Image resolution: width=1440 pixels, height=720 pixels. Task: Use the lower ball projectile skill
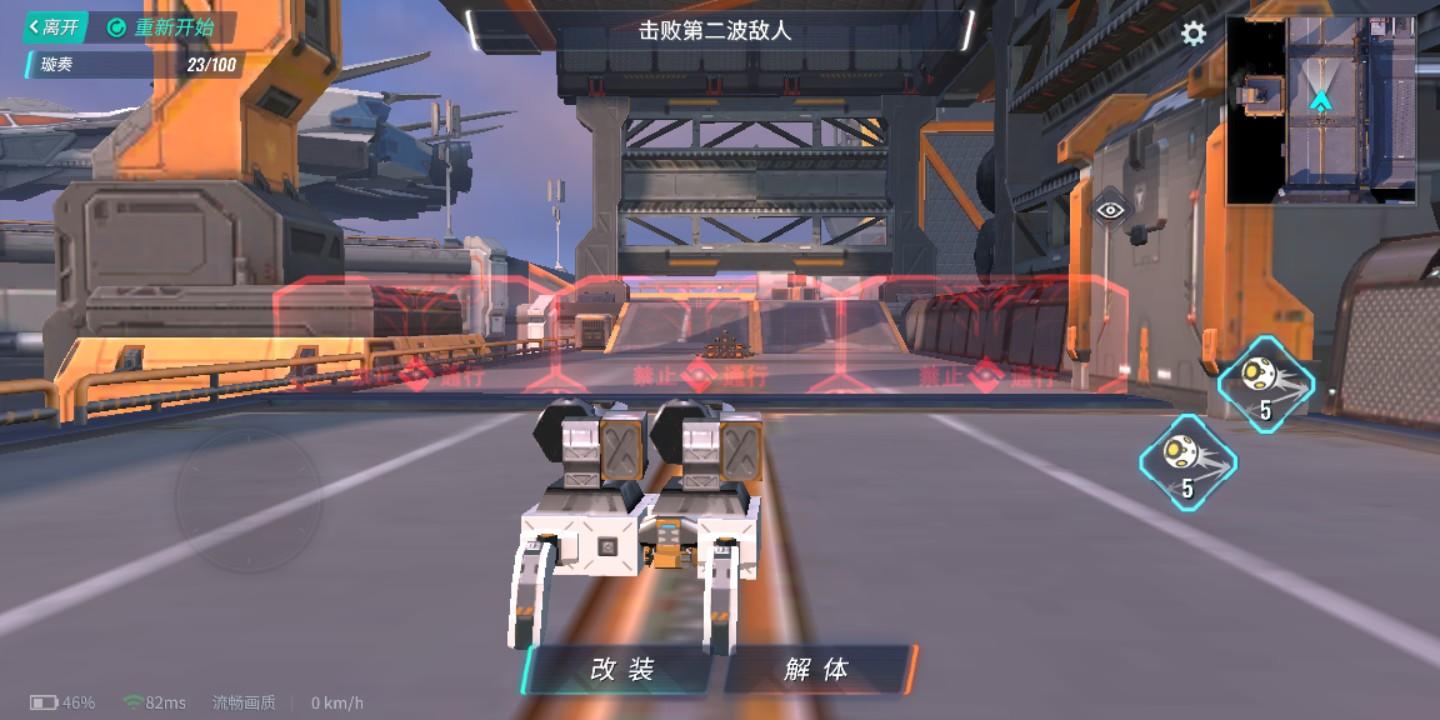[x=1189, y=463]
